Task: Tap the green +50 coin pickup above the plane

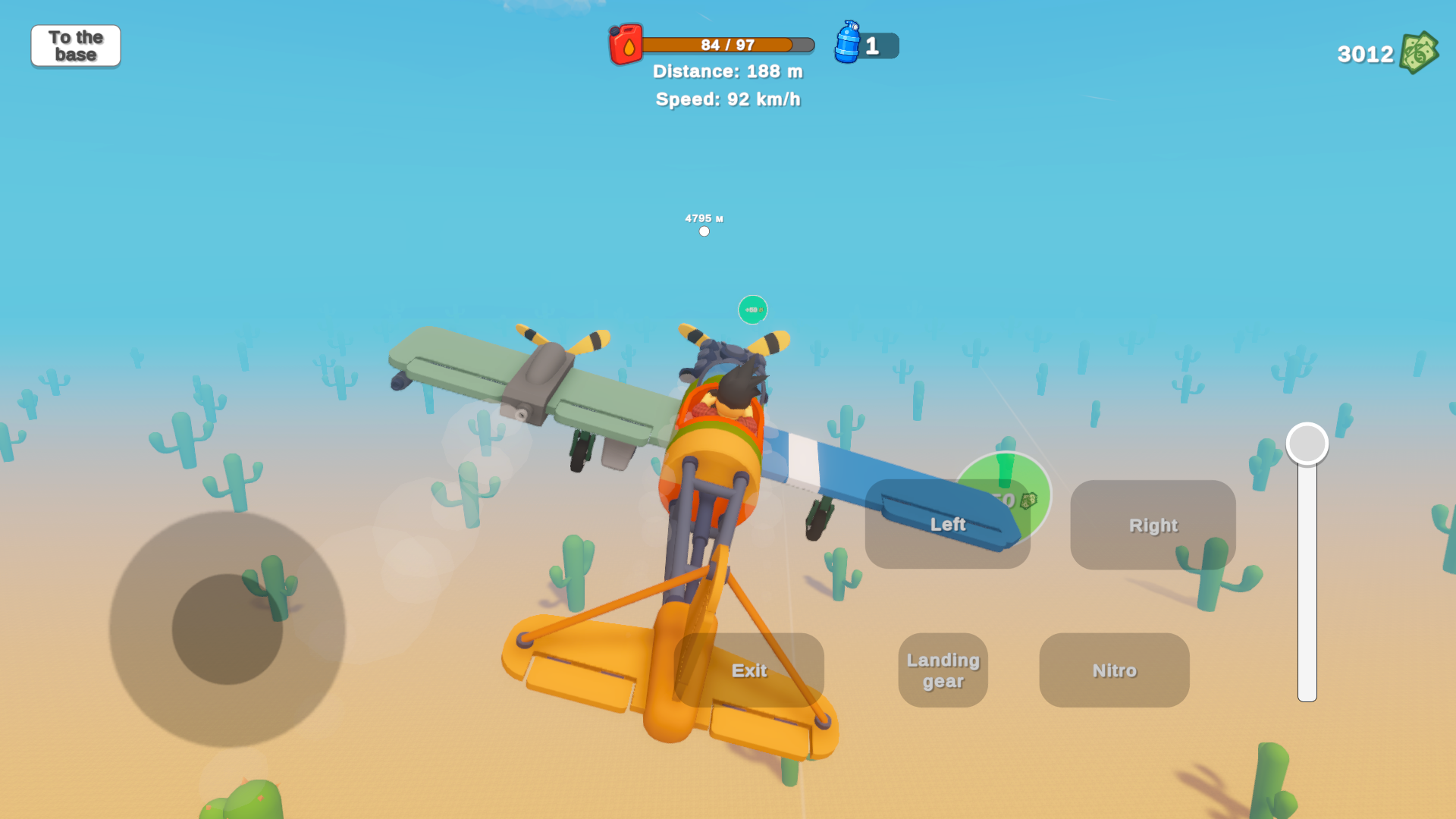Action: tap(752, 309)
